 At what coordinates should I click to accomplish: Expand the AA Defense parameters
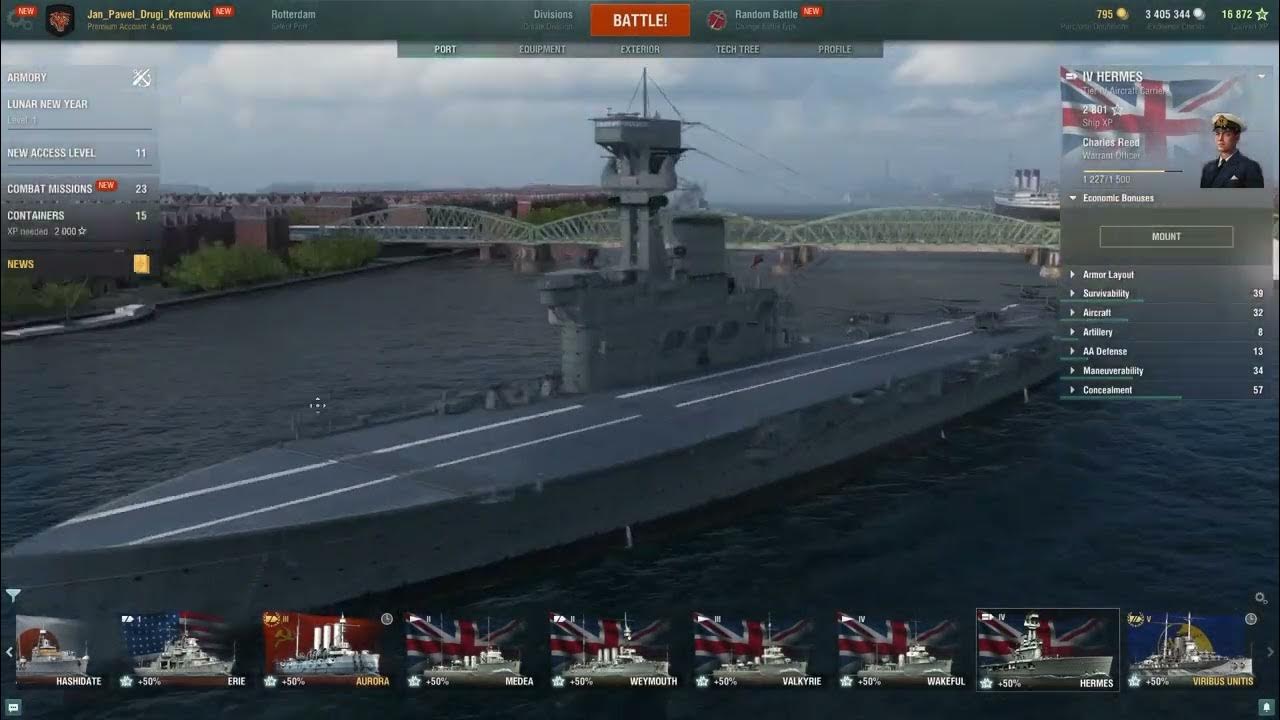(x=1105, y=352)
